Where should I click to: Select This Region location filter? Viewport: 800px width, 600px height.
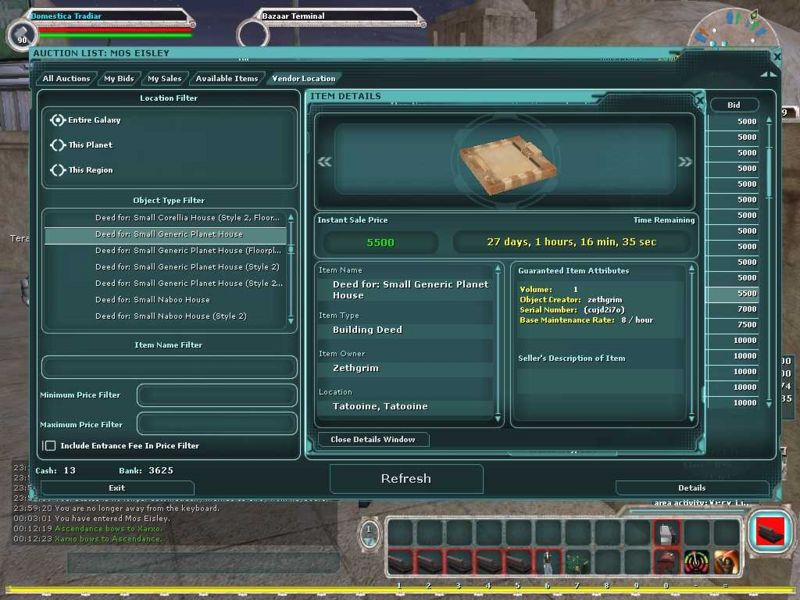(58, 170)
